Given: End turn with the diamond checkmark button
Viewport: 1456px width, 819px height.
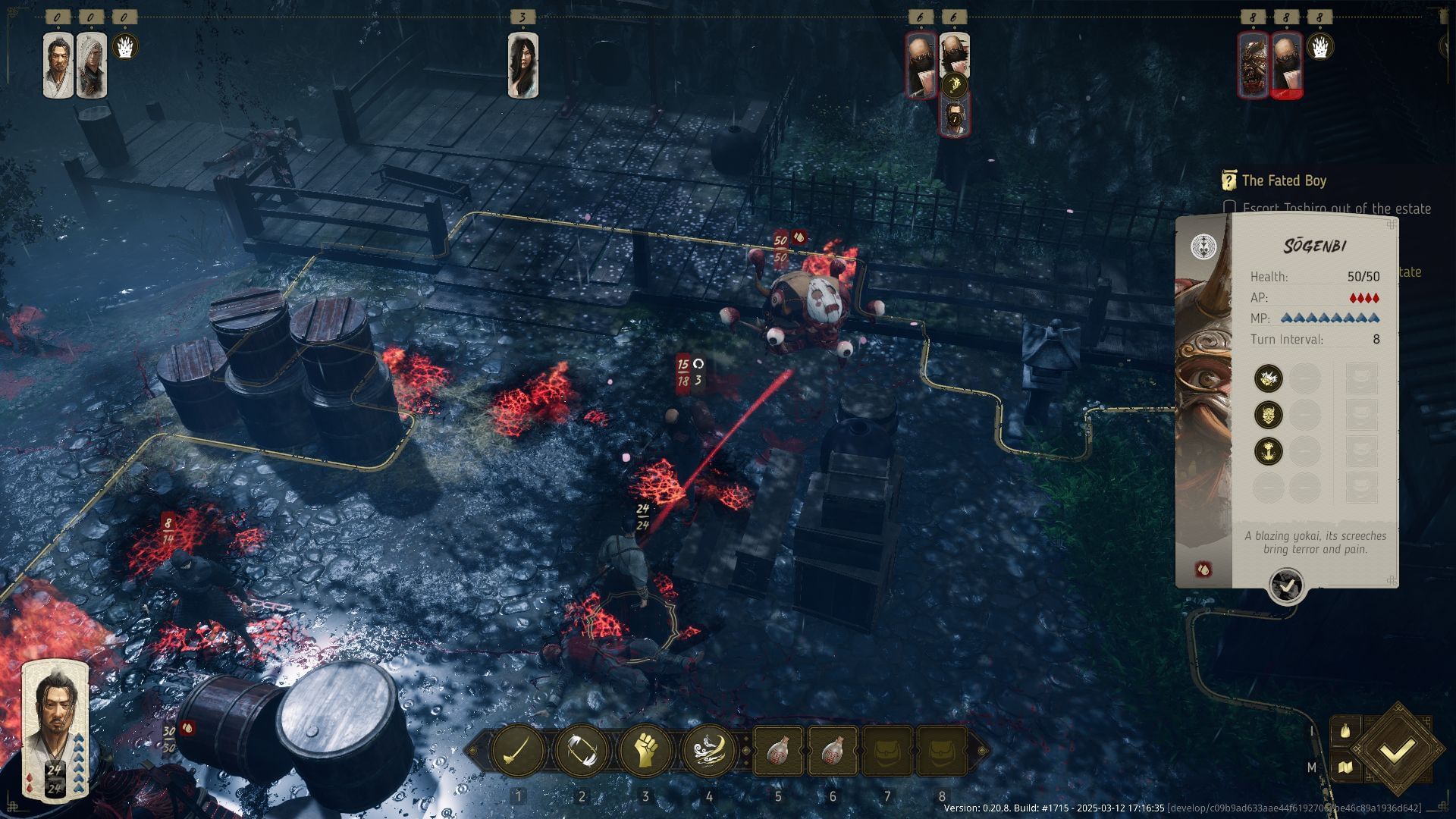Looking at the screenshot, I should click(x=1396, y=751).
